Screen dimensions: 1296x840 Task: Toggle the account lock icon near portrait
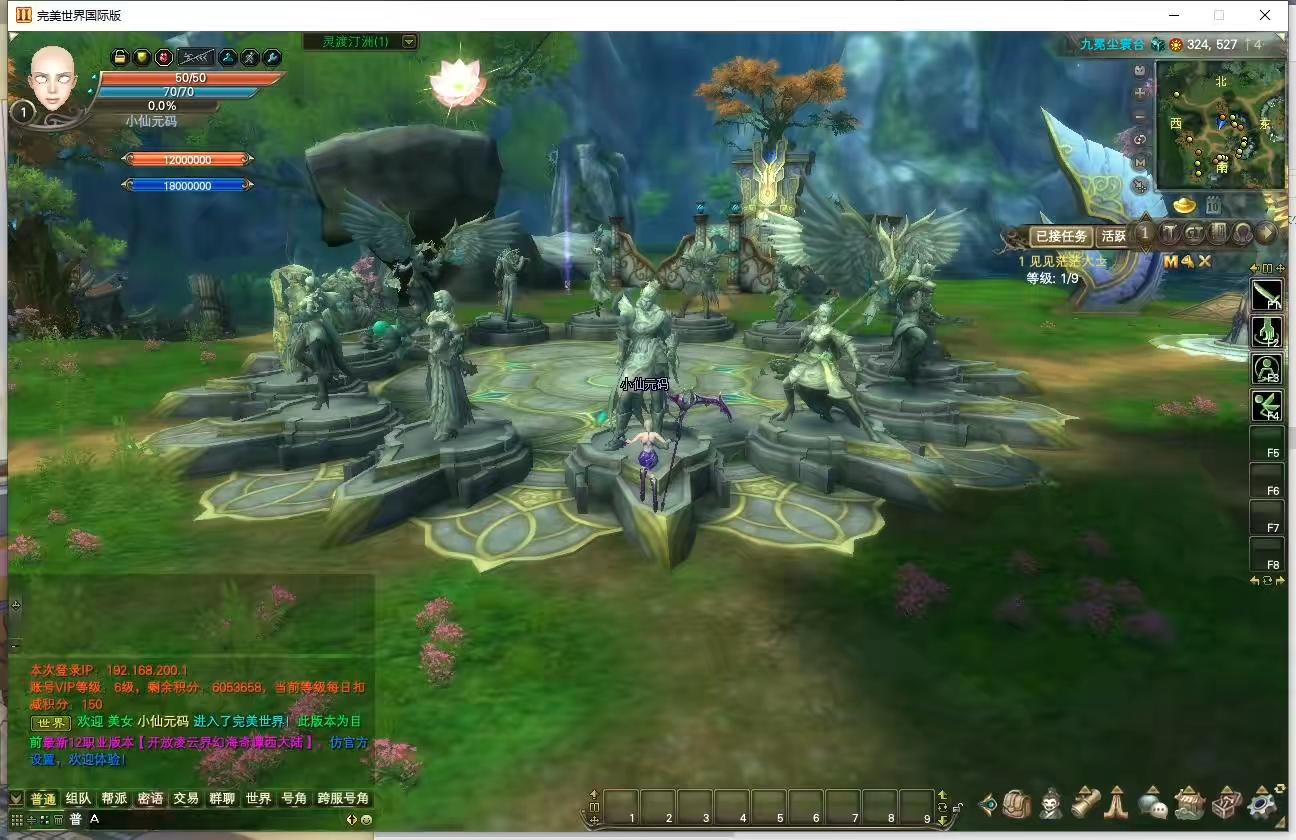[x=119, y=57]
